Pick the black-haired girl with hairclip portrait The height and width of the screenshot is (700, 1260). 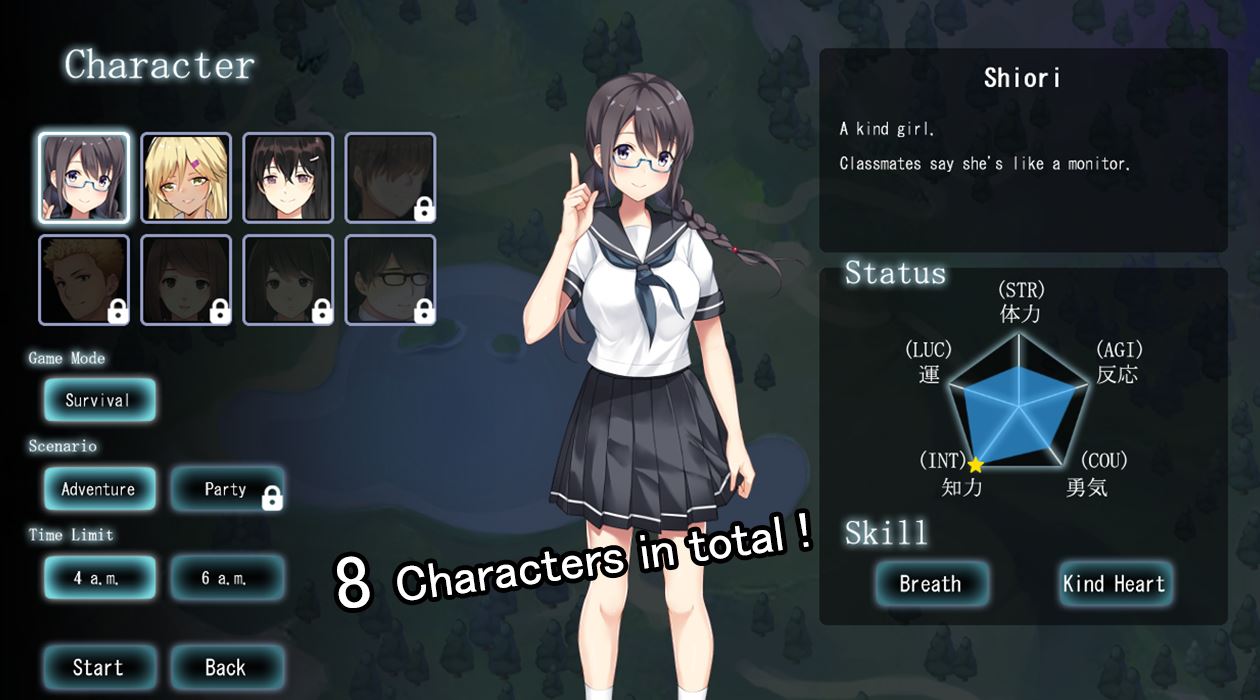[288, 178]
